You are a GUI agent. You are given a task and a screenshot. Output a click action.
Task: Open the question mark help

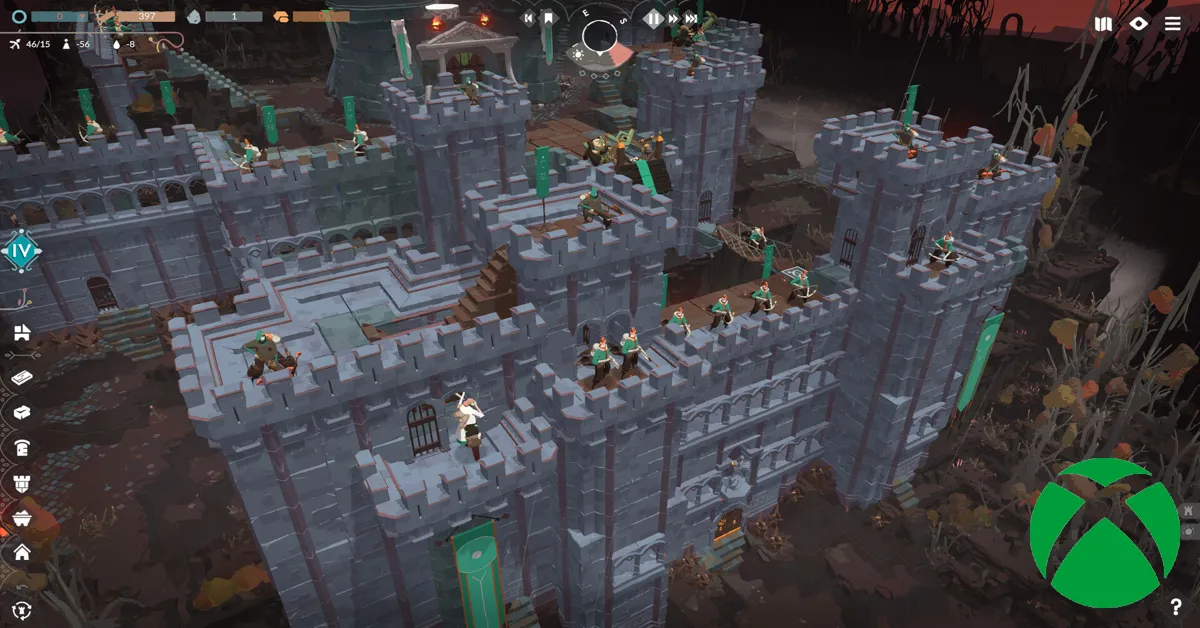[x=1176, y=606]
